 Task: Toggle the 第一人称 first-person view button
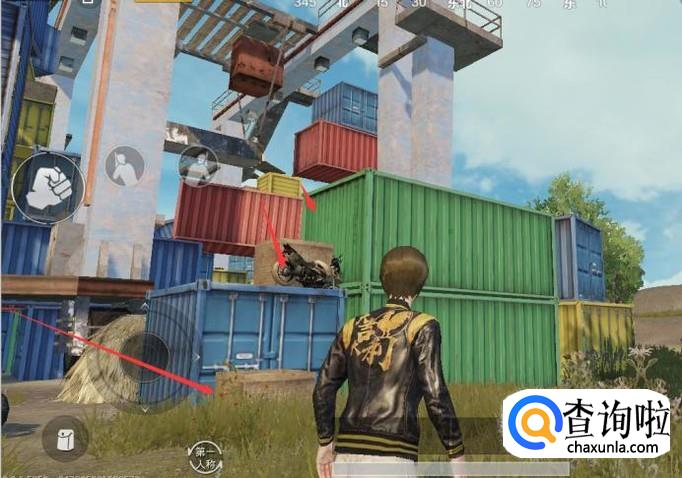point(205,456)
